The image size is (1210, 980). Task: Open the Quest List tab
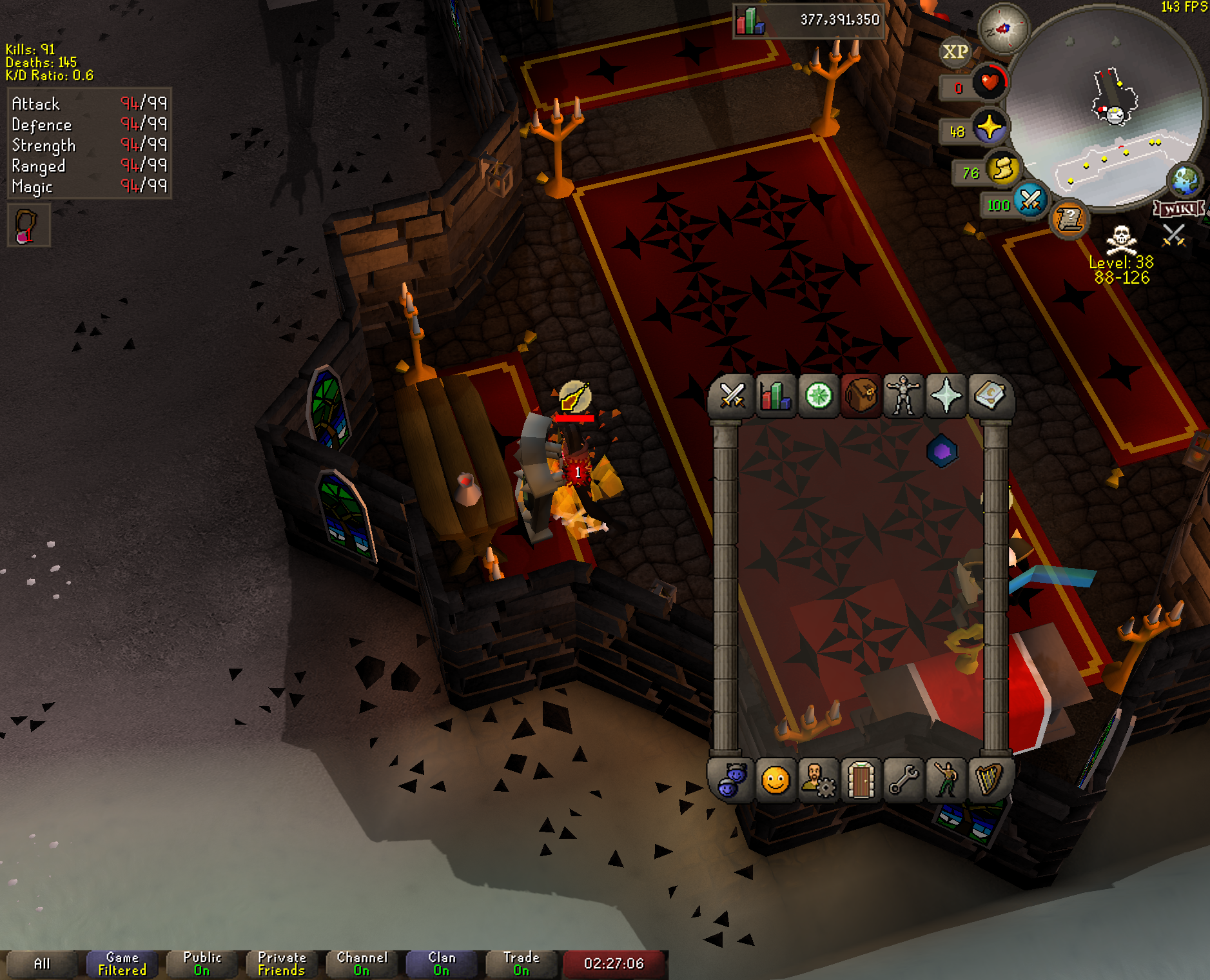818,396
